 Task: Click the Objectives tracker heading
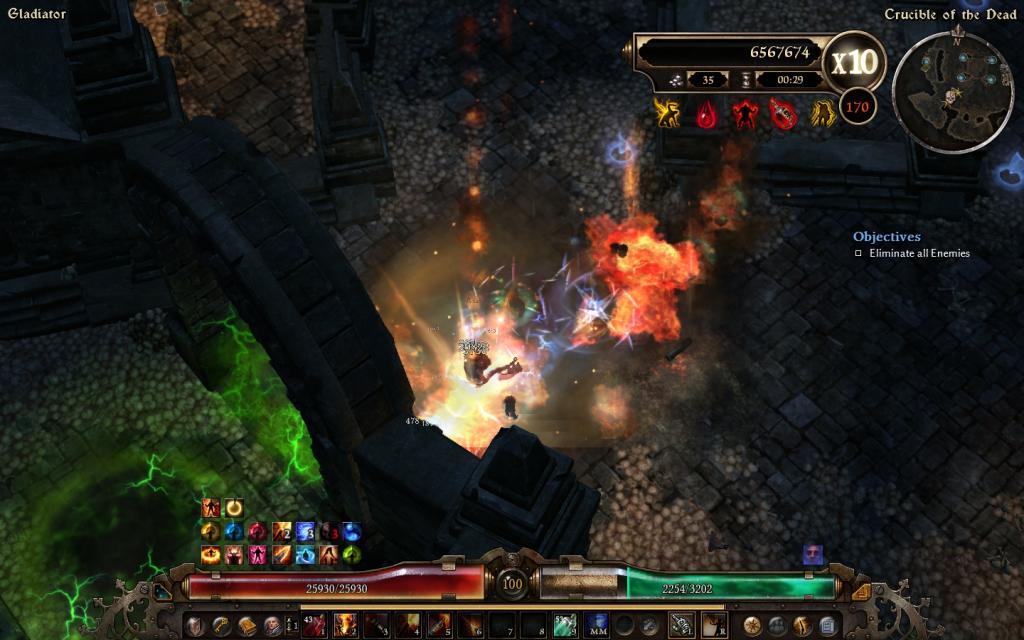(x=886, y=237)
